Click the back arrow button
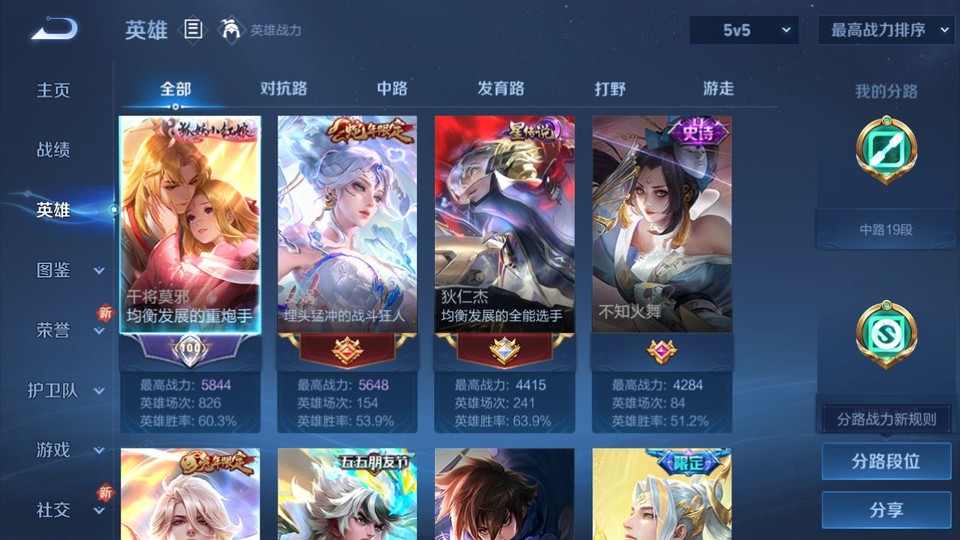 click(54, 29)
